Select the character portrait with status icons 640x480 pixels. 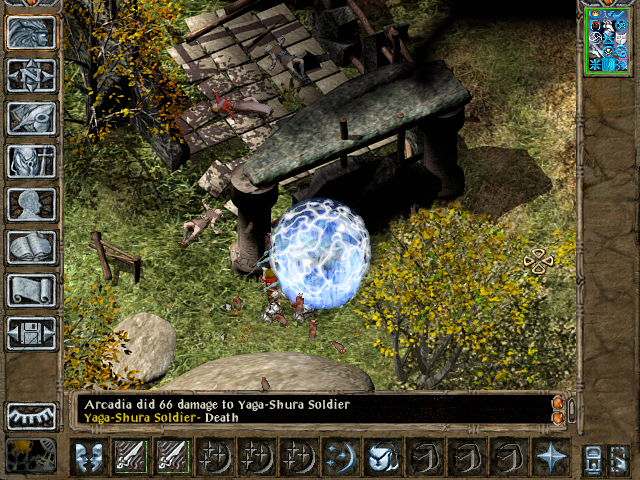point(607,40)
